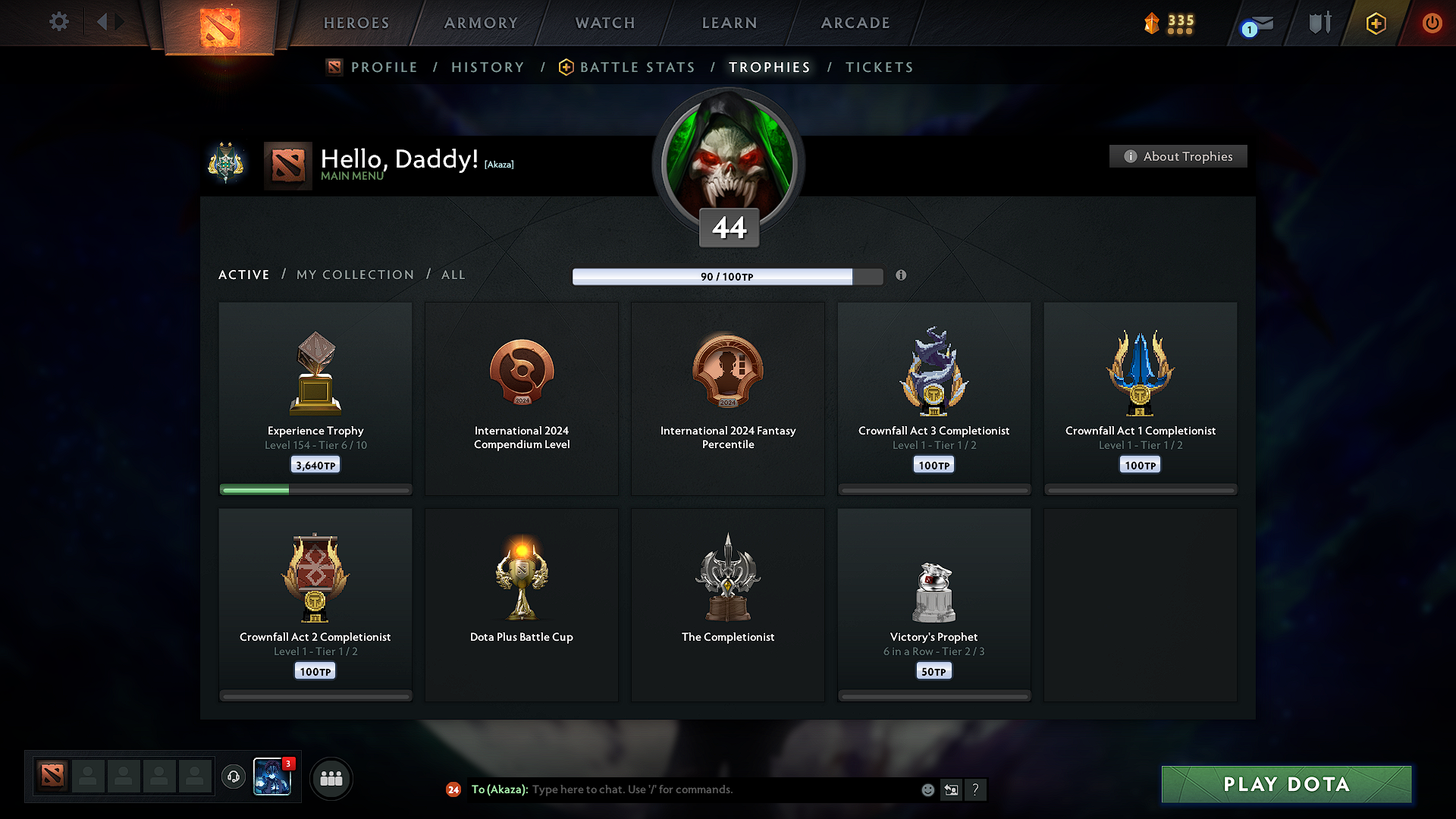Toggle the party voice headset icon
This screenshot has height=819, width=1456.
pos(233,777)
